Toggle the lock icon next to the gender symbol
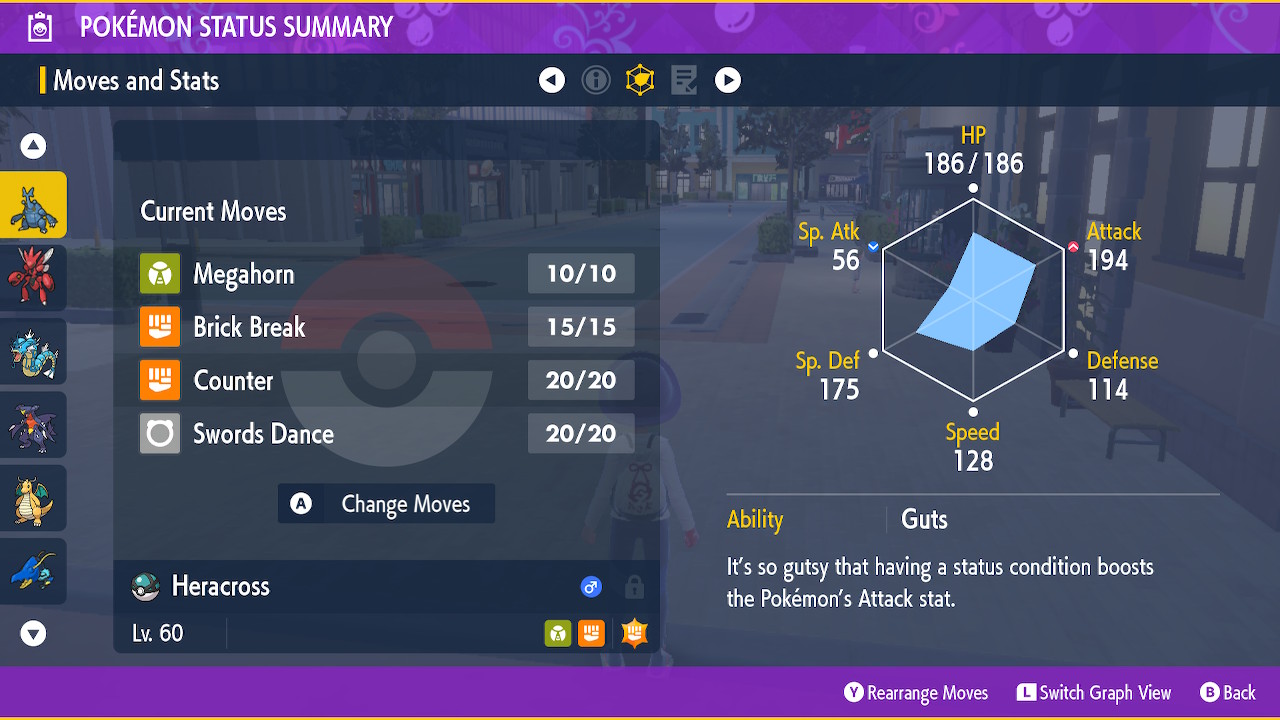This screenshot has height=720, width=1280. 633,587
